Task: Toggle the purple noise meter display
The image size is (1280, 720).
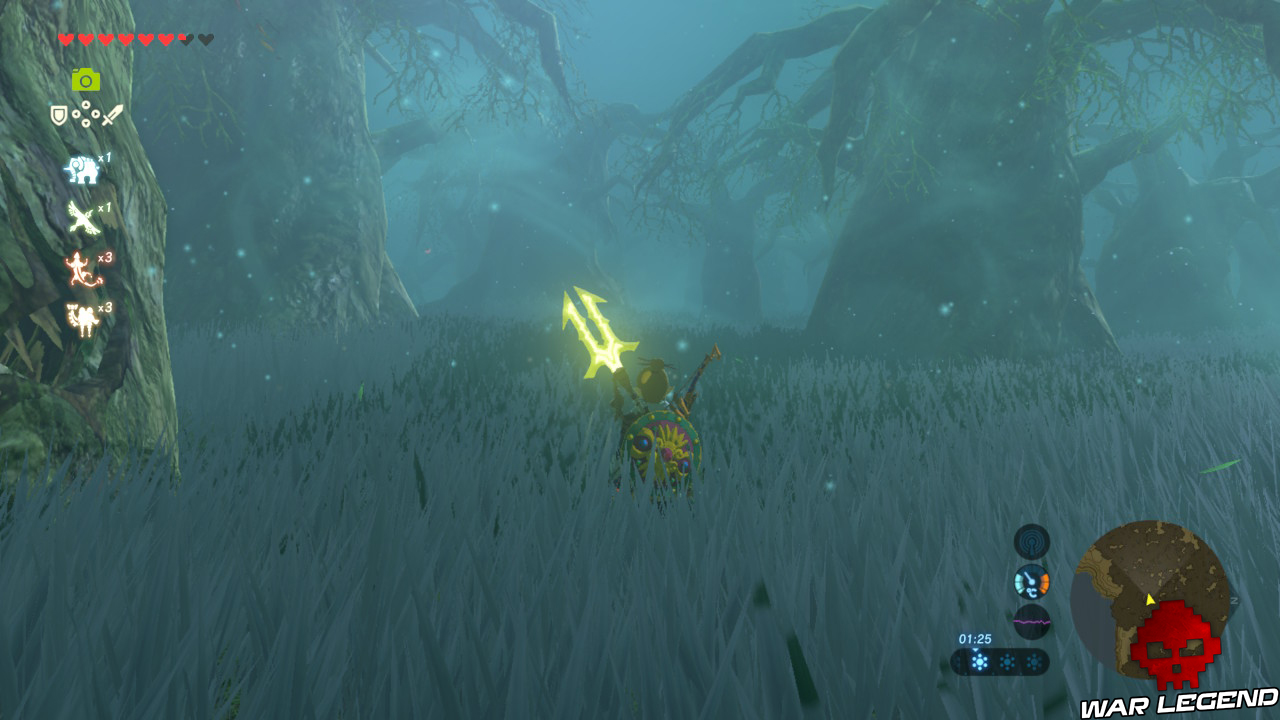Action: point(1031,621)
